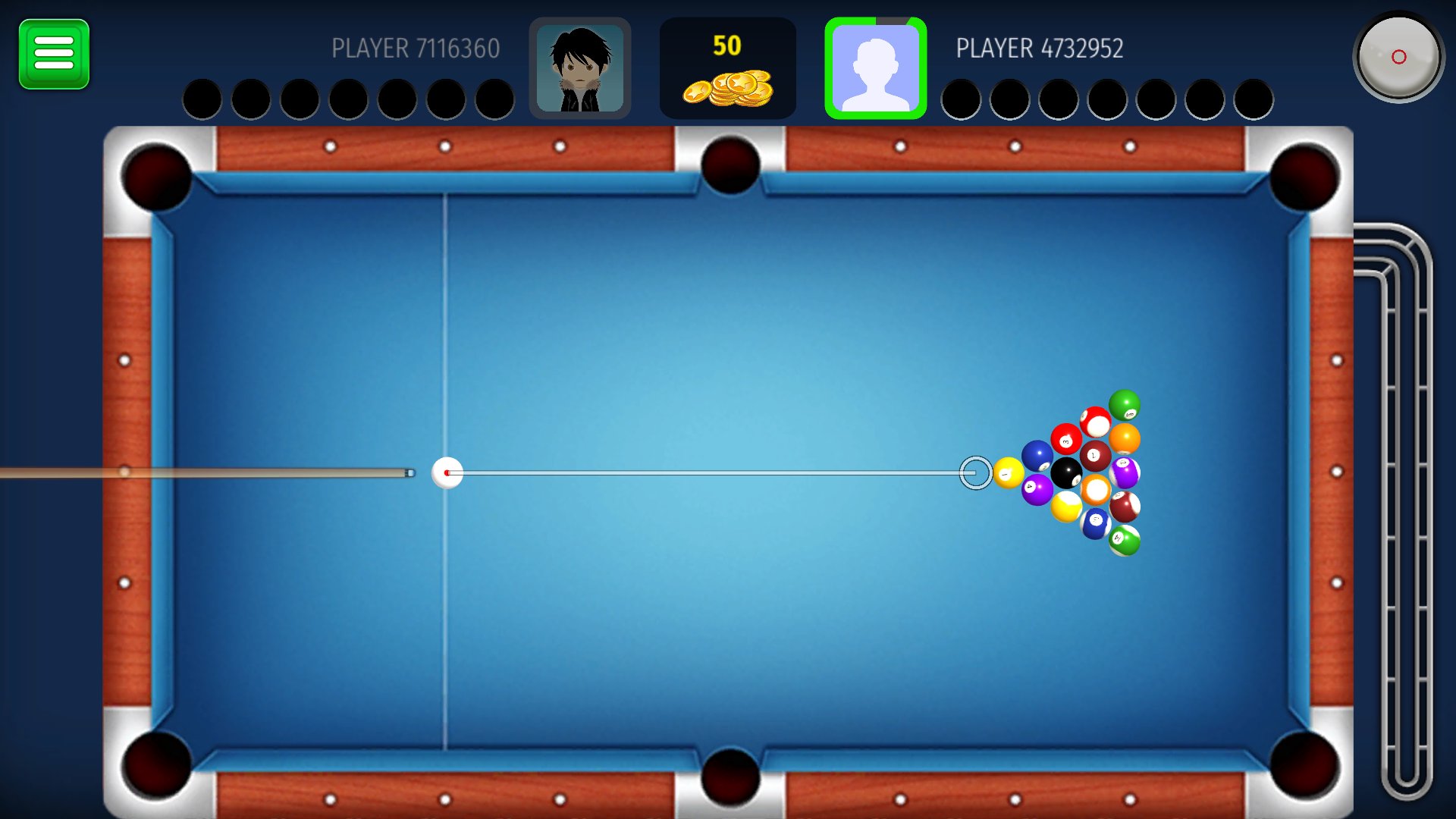The height and width of the screenshot is (819, 1456).
Task: Tap Player 4732952's first ball tracker circle
Action: click(x=962, y=99)
